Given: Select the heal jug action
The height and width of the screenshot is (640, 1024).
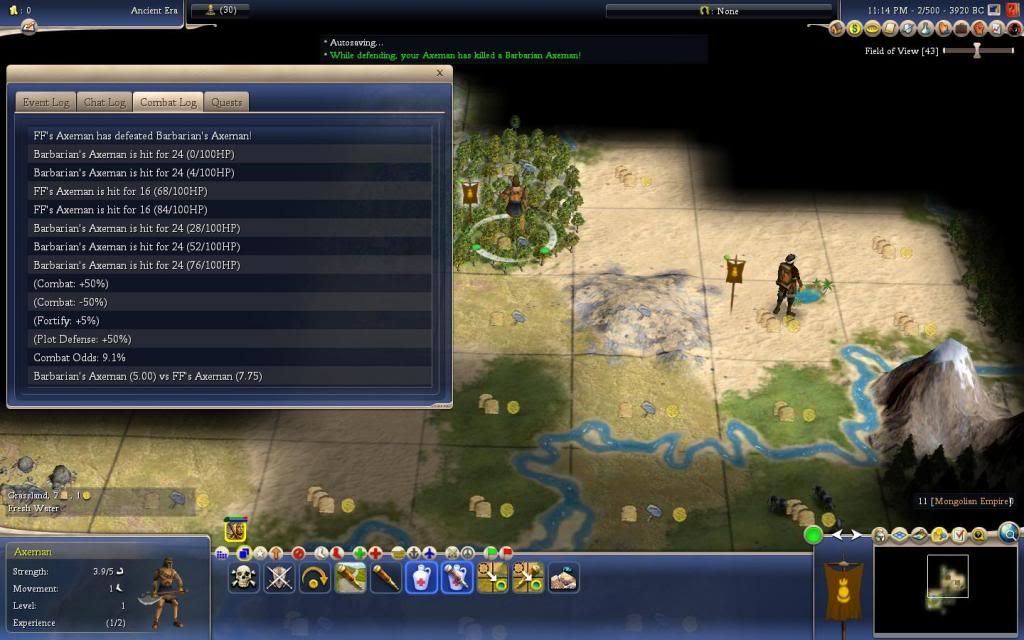Looking at the screenshot, I should pyautogui.click(x=421, y=578).
